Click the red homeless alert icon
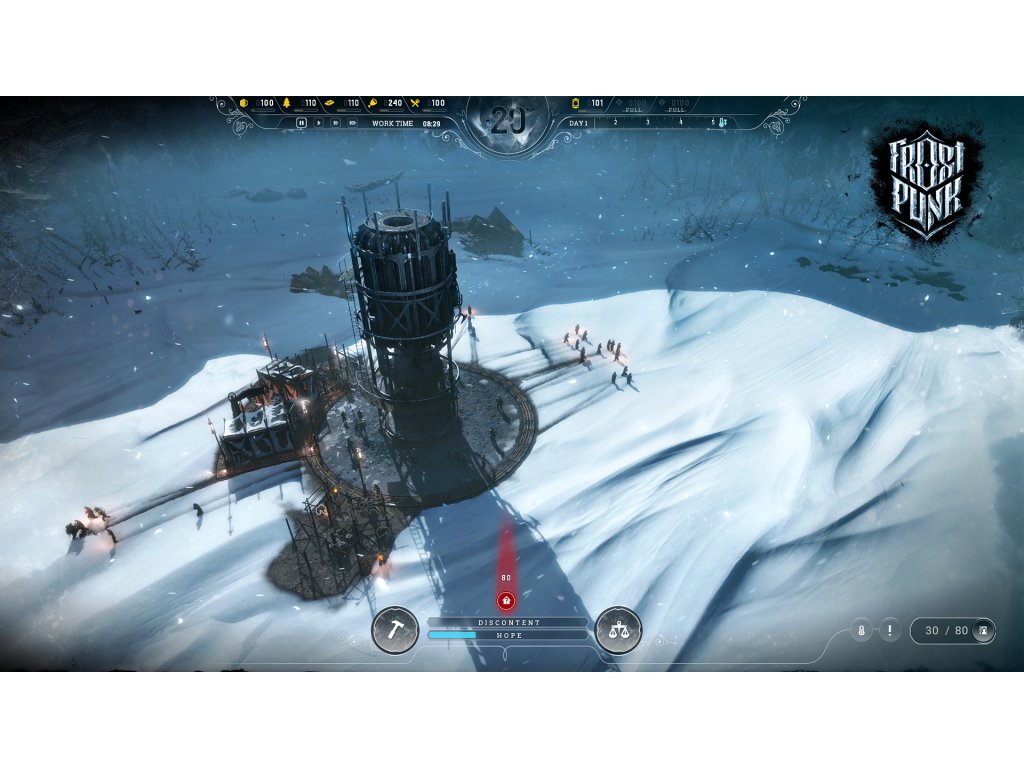Viewport: 1024px width, 768px height. click(x=506, y=600)
